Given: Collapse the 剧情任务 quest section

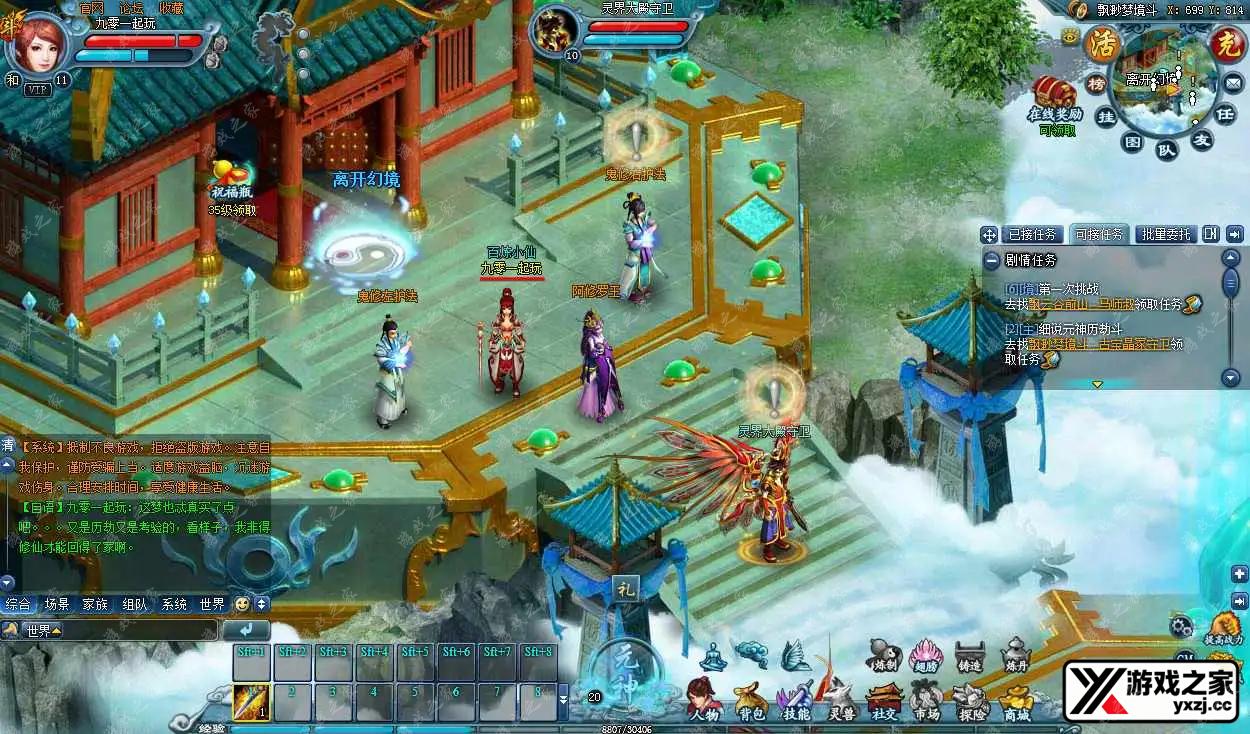Looking at the screenshot, I should (x=991, y=260).
